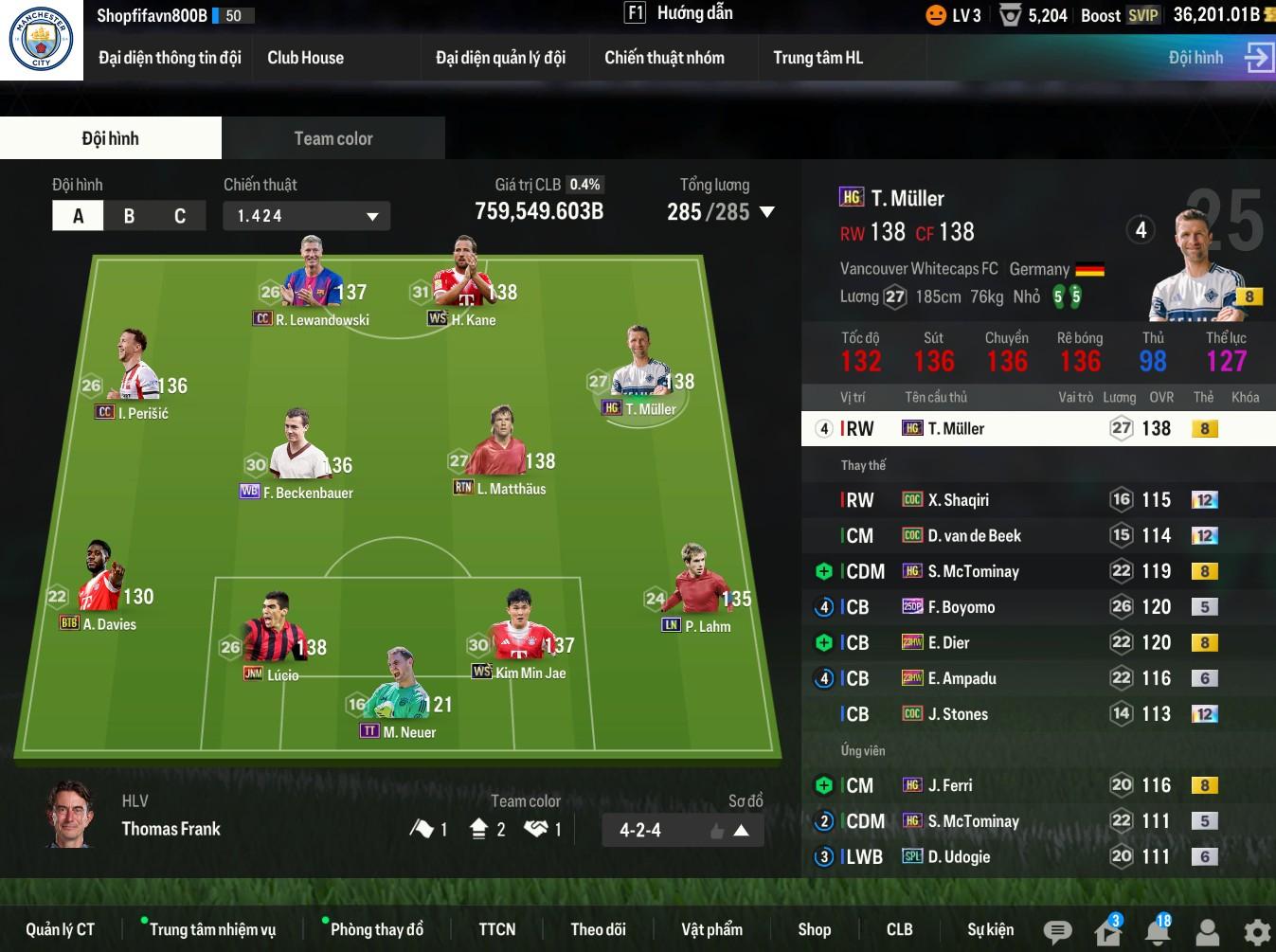Expand the Tổng lương salary dropdown
Image resolution: width=1276 pixels, height=952 pixels.
click(766, 212)
